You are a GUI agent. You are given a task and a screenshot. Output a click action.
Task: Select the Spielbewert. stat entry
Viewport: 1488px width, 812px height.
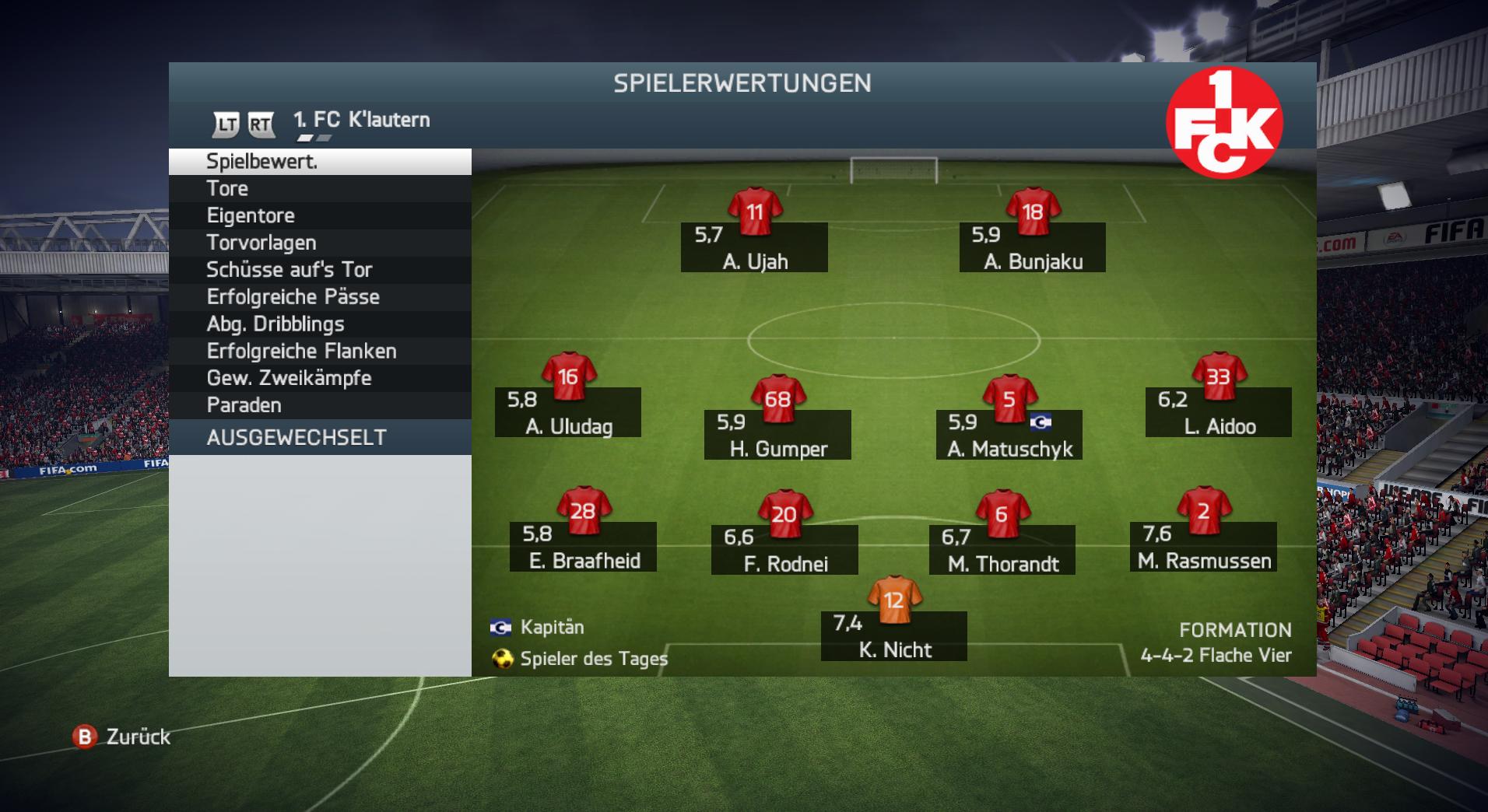pyautogui.click(x=319, y=162)
